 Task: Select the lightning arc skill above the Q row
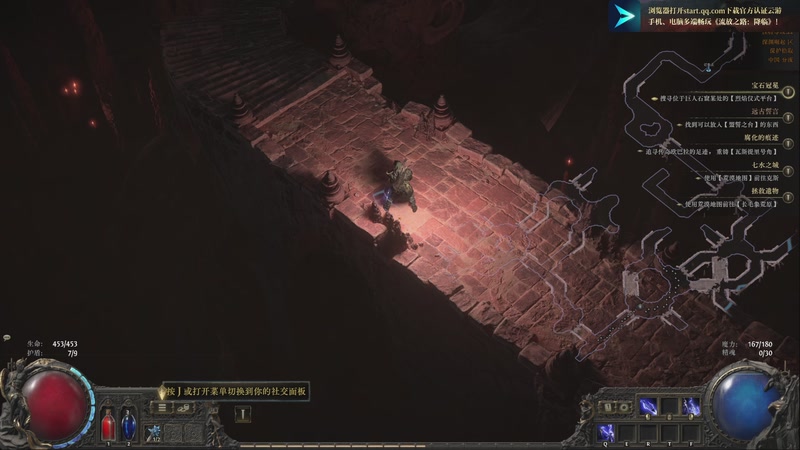[x=649, y=406]
